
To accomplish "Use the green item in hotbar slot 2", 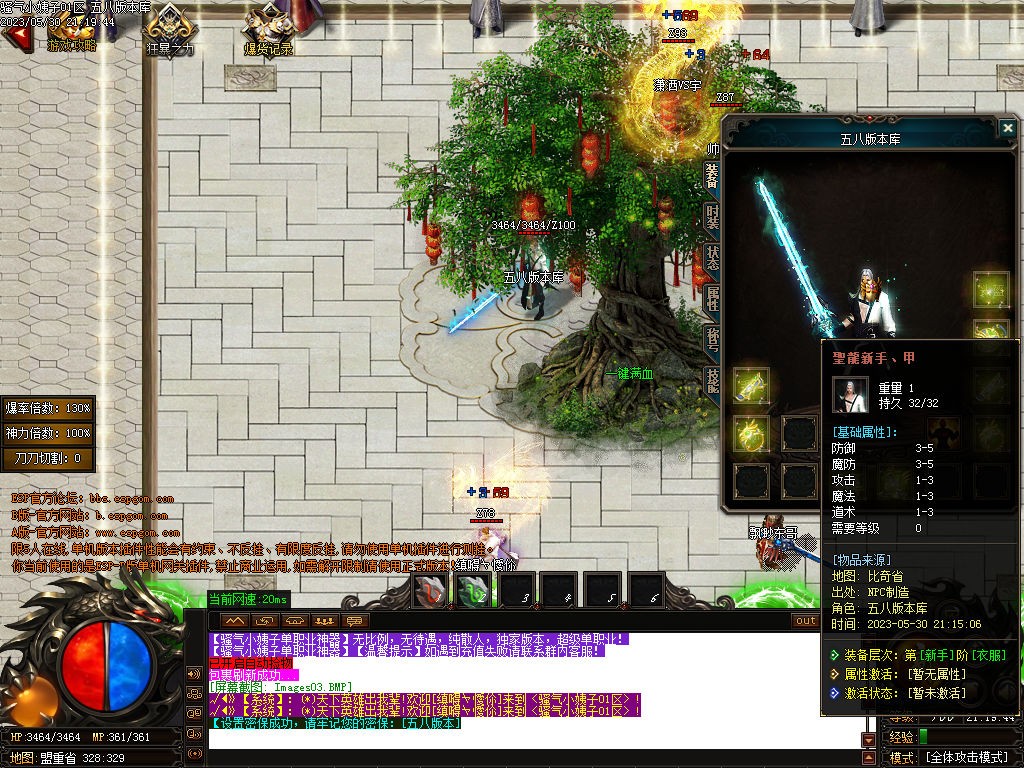I will [474, 591].
